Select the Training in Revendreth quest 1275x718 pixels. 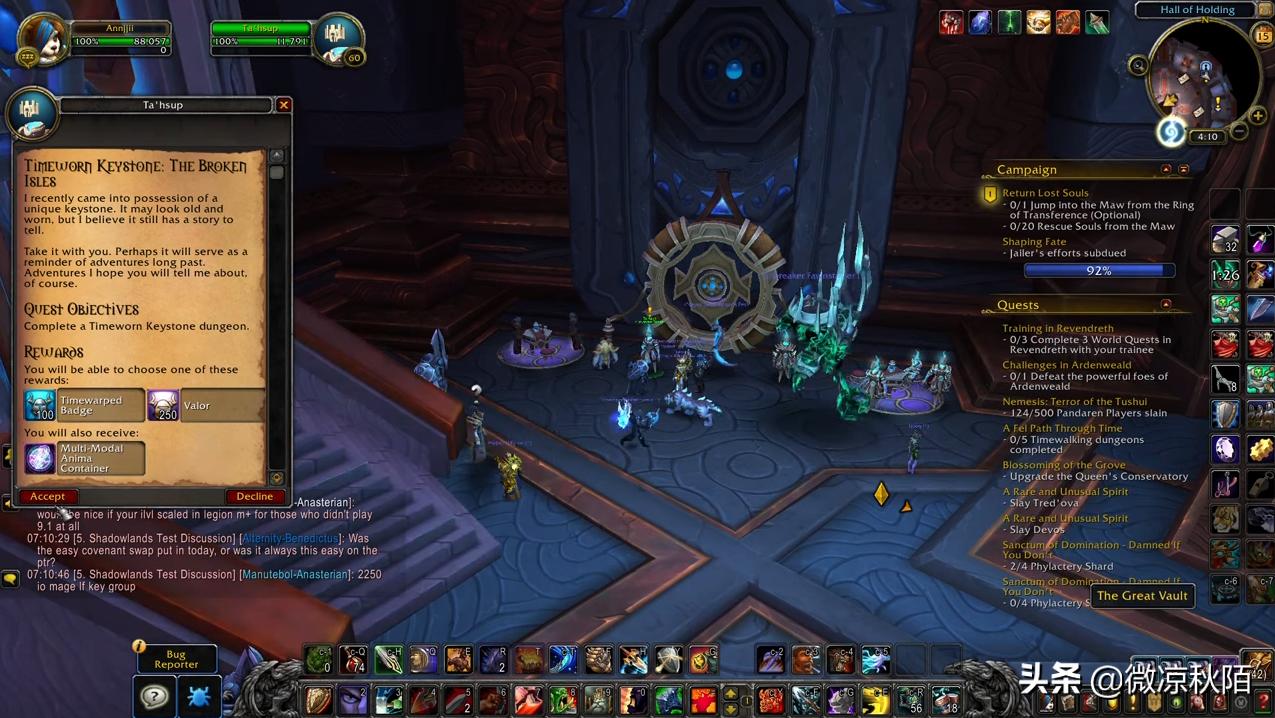pos(1057,328)
